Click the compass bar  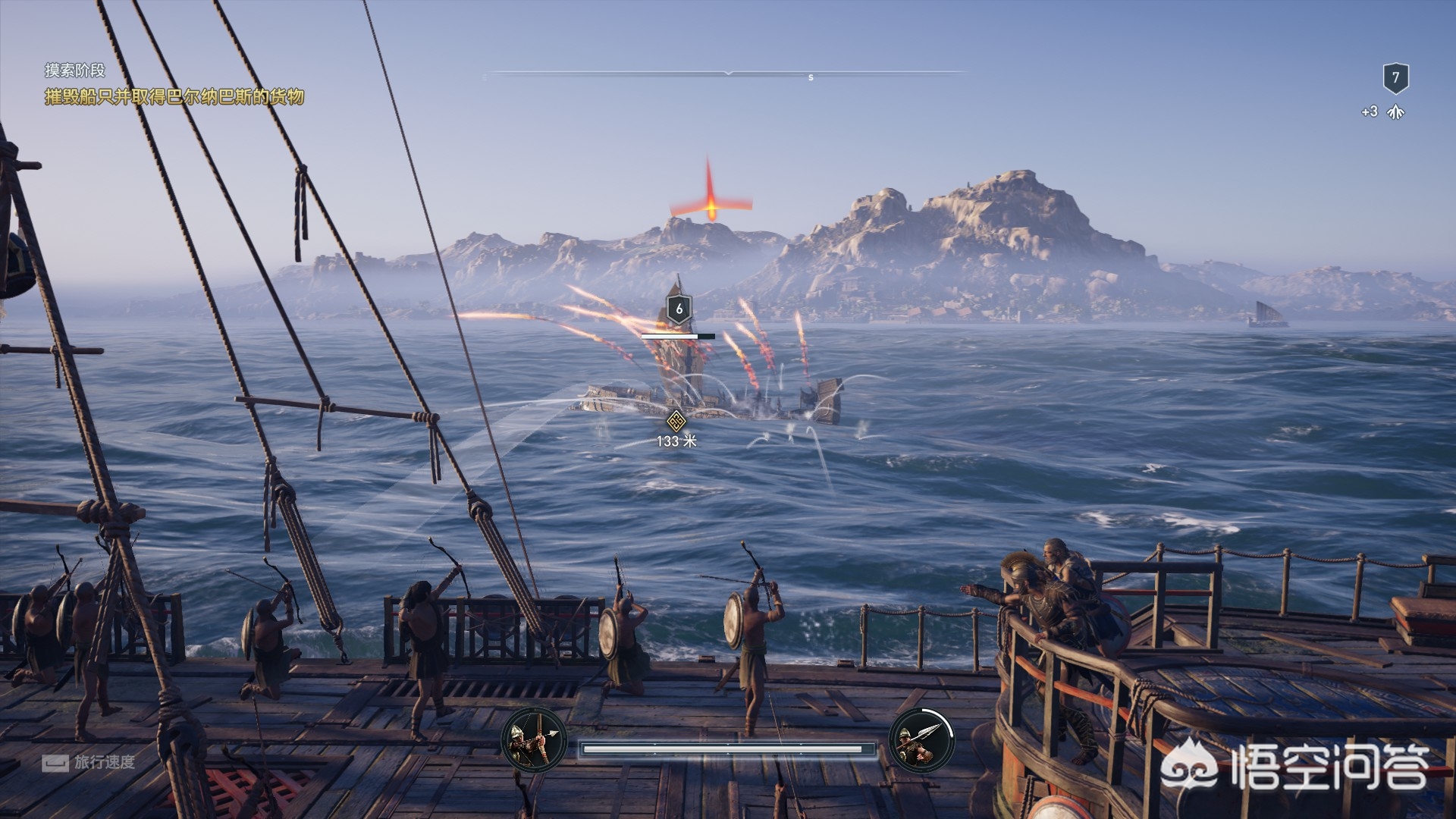(728, 74)
